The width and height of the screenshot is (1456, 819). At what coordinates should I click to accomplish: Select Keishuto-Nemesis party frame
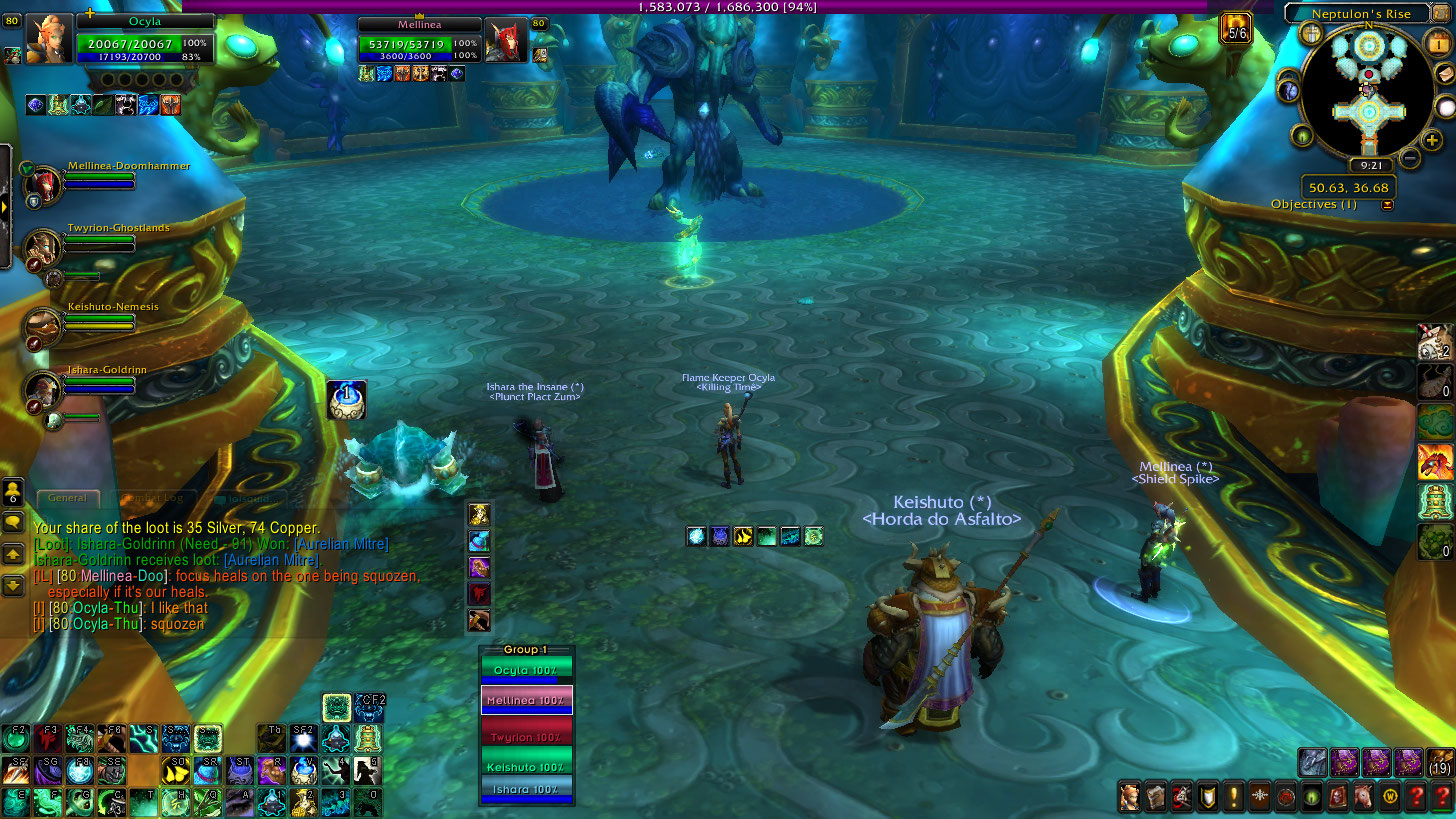[x=43, y=325]
